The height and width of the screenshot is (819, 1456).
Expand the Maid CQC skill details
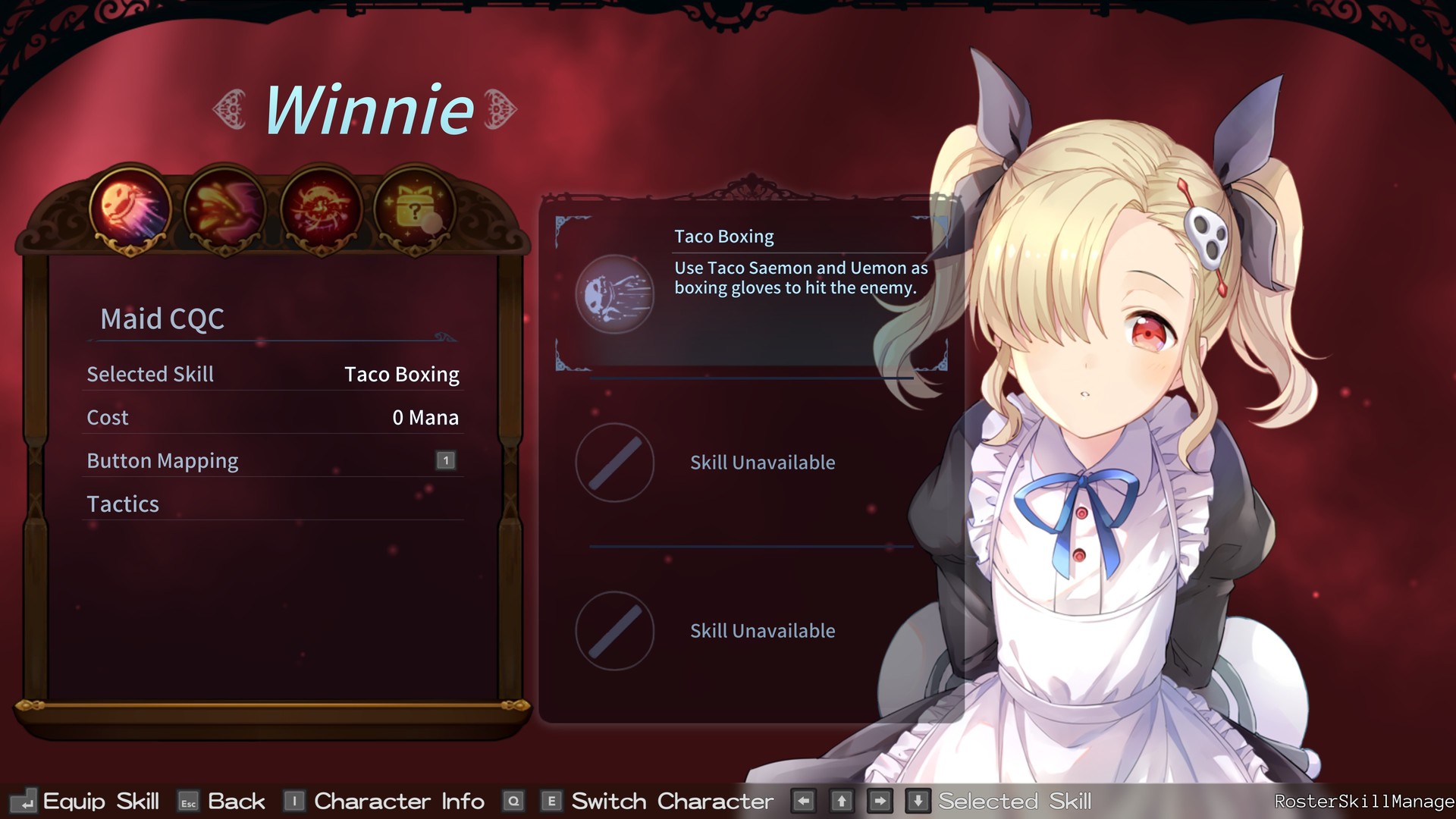click(162, 318)
